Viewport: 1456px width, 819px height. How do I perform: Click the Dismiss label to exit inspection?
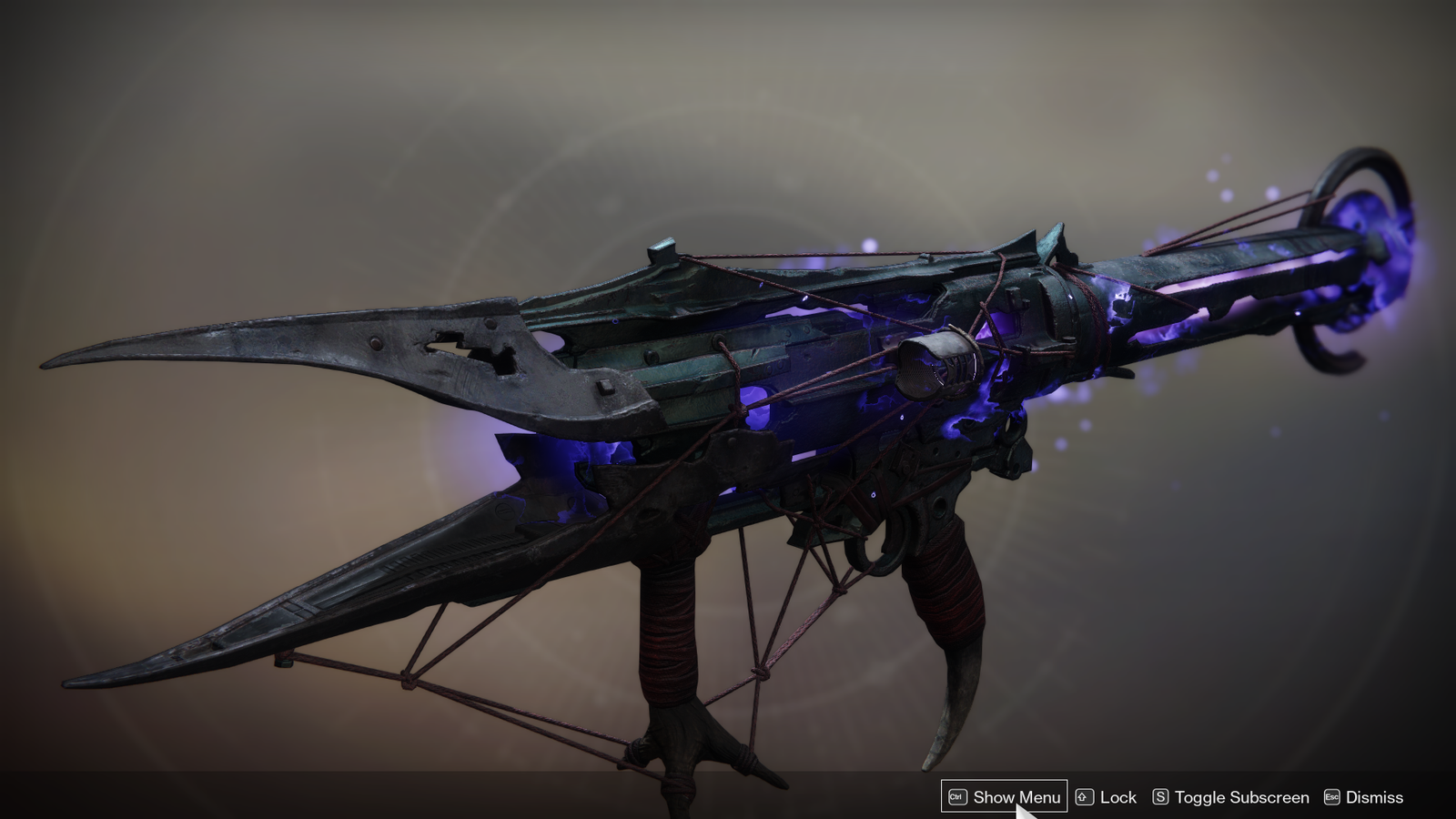[x=1375, y=797]
